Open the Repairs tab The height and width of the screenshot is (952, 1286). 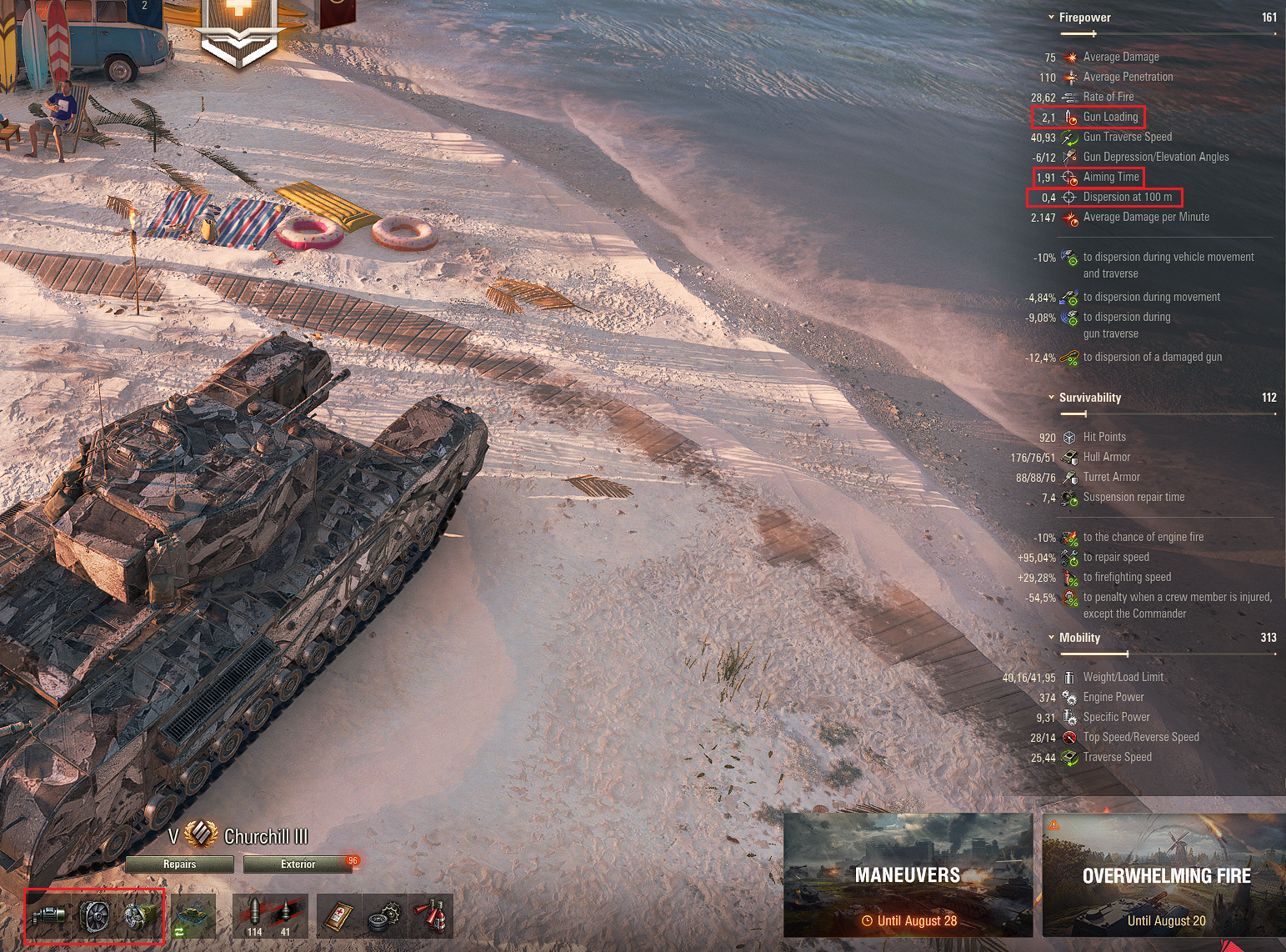pyautogui.click(x=178, y=864)
